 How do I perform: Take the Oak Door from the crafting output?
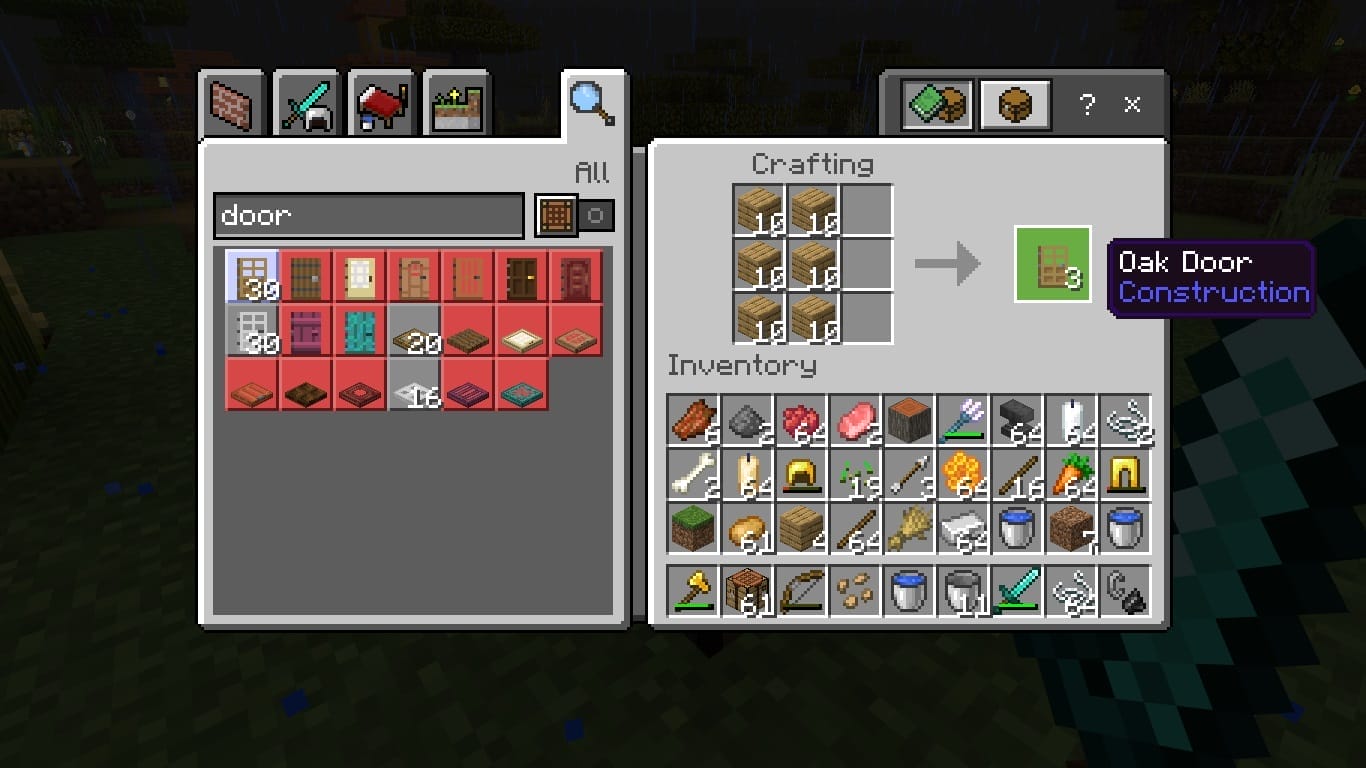click(x=1052, y=264)
